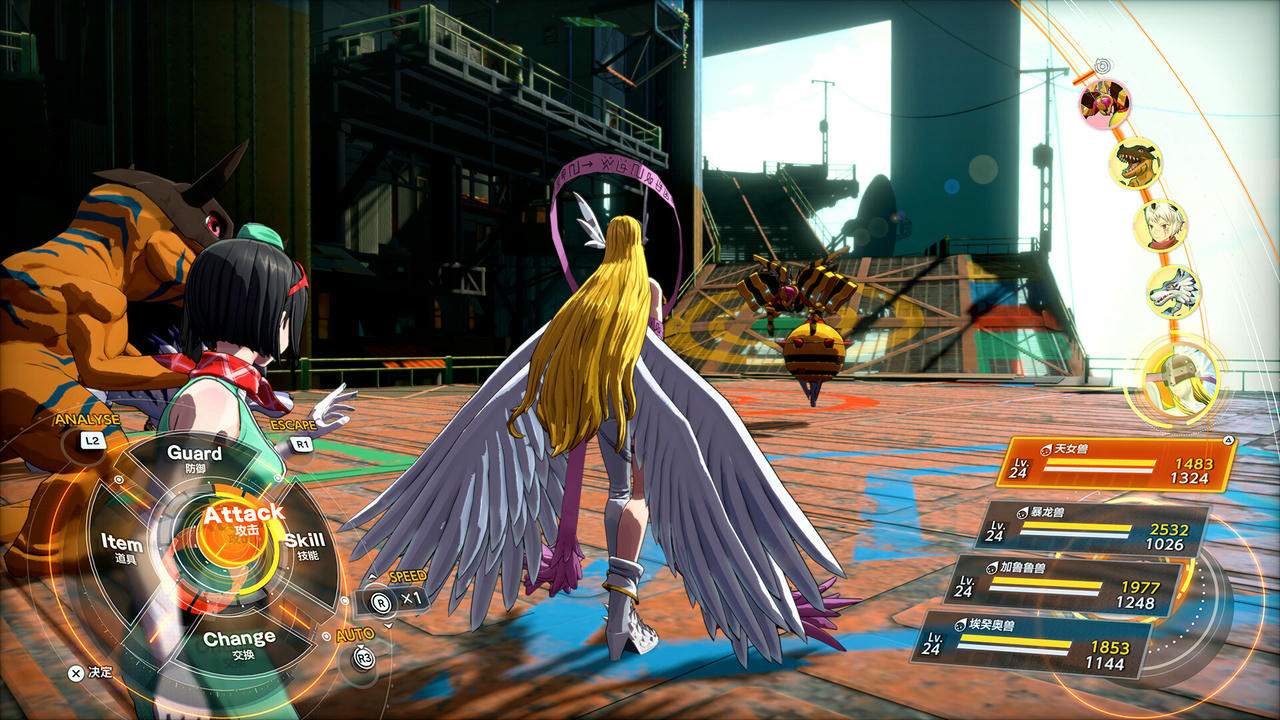Click the chevron below the SPEED button
The height and width of the screenshot is (720, 1280).
388,624
